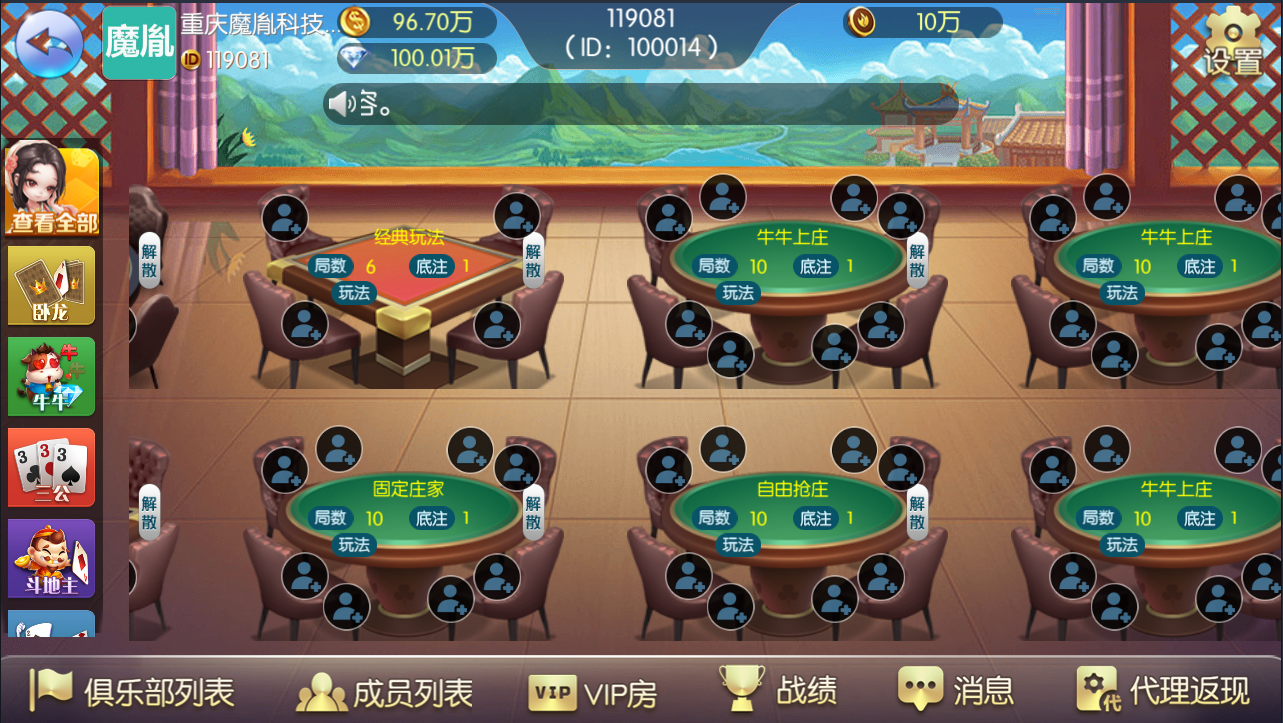Switch to the 成员列表 tab
This screenshot has width=1283, height=723.
pyautogui.click(x=385, y=691)
